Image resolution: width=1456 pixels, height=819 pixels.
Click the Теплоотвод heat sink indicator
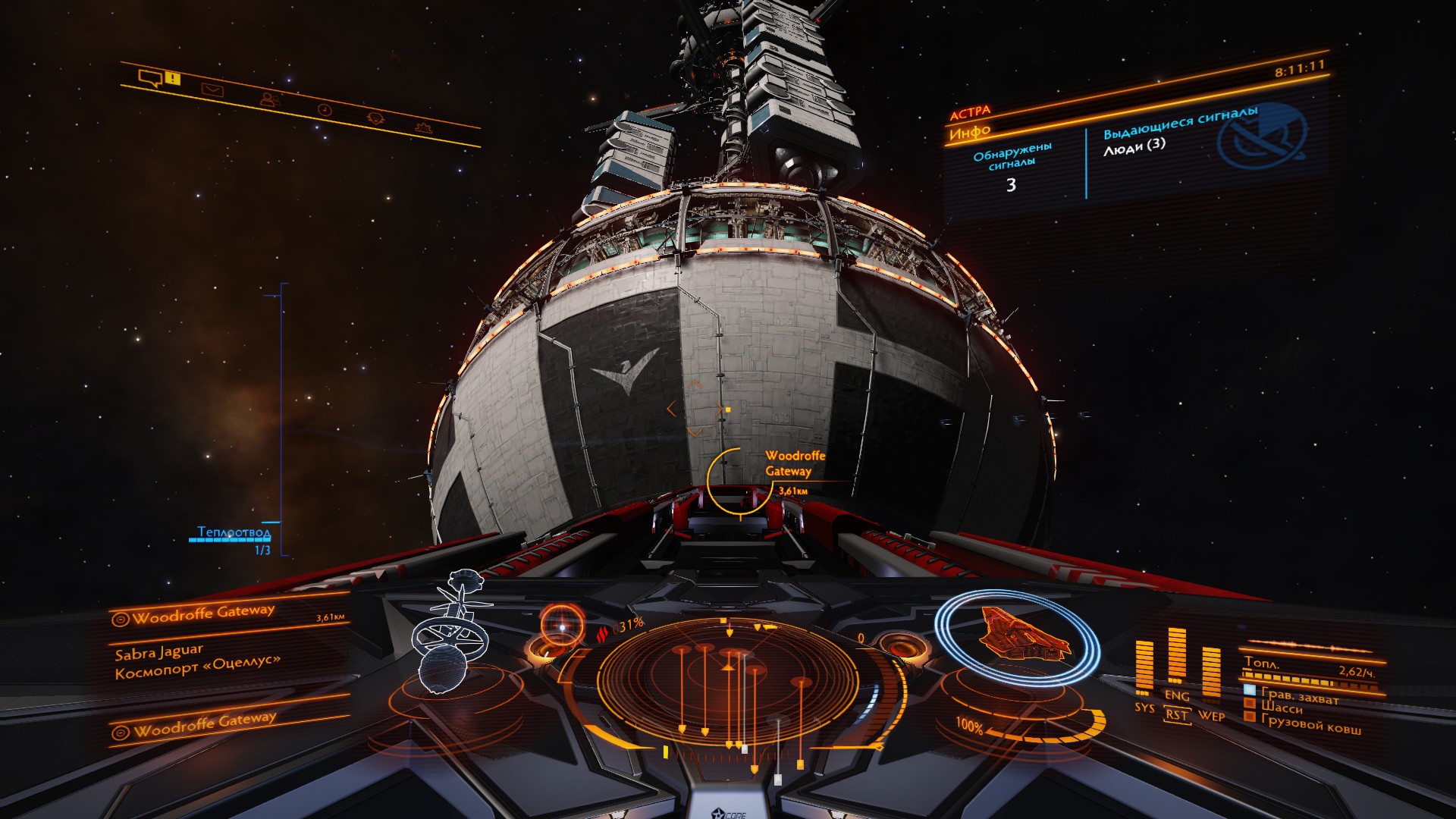click(x=234, y=532)
